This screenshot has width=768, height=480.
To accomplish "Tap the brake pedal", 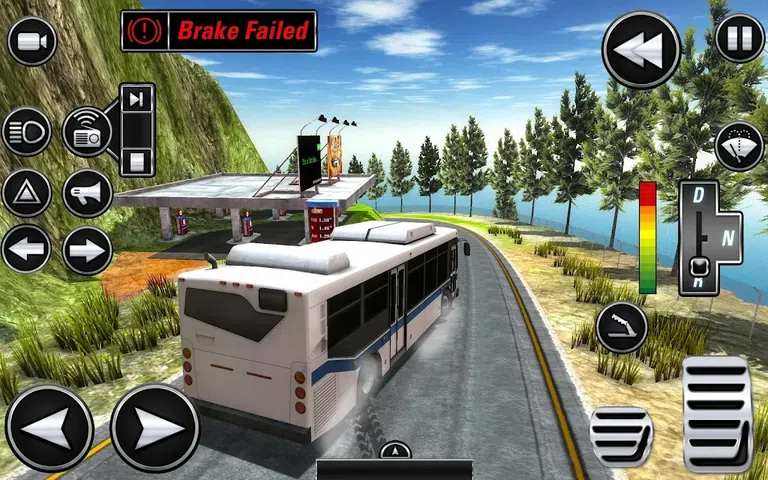I will tap(621, 435).
